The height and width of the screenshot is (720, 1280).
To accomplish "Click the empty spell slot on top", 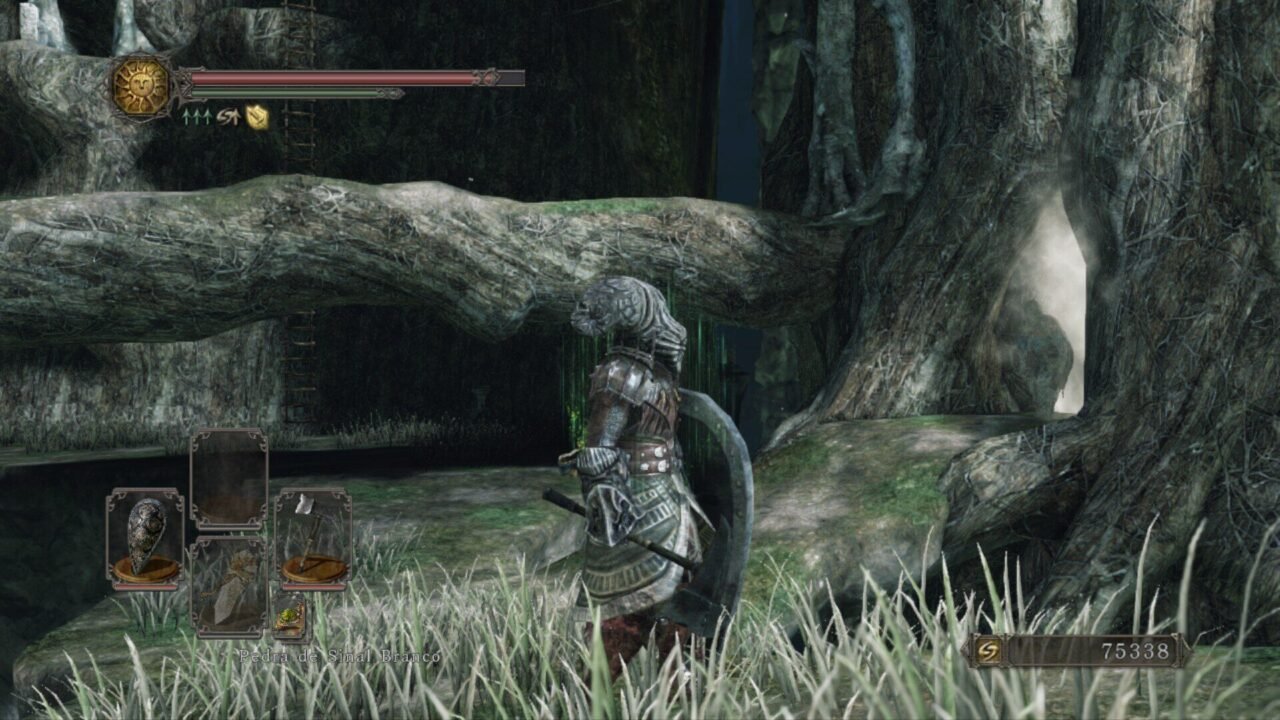I will (229, 479).
